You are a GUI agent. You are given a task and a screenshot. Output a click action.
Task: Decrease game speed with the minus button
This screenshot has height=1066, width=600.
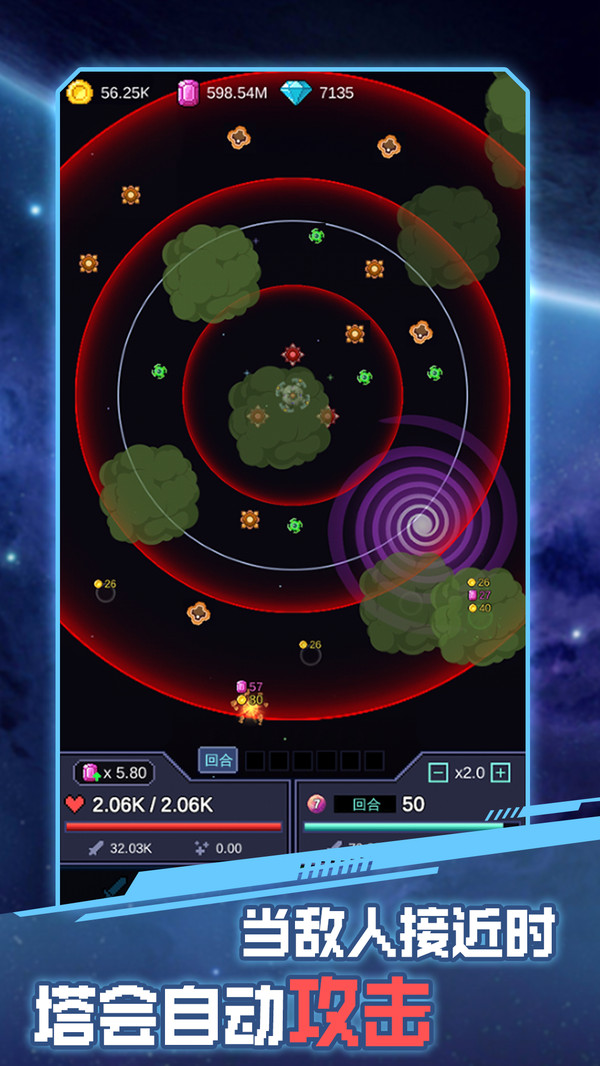click(437, 772)
